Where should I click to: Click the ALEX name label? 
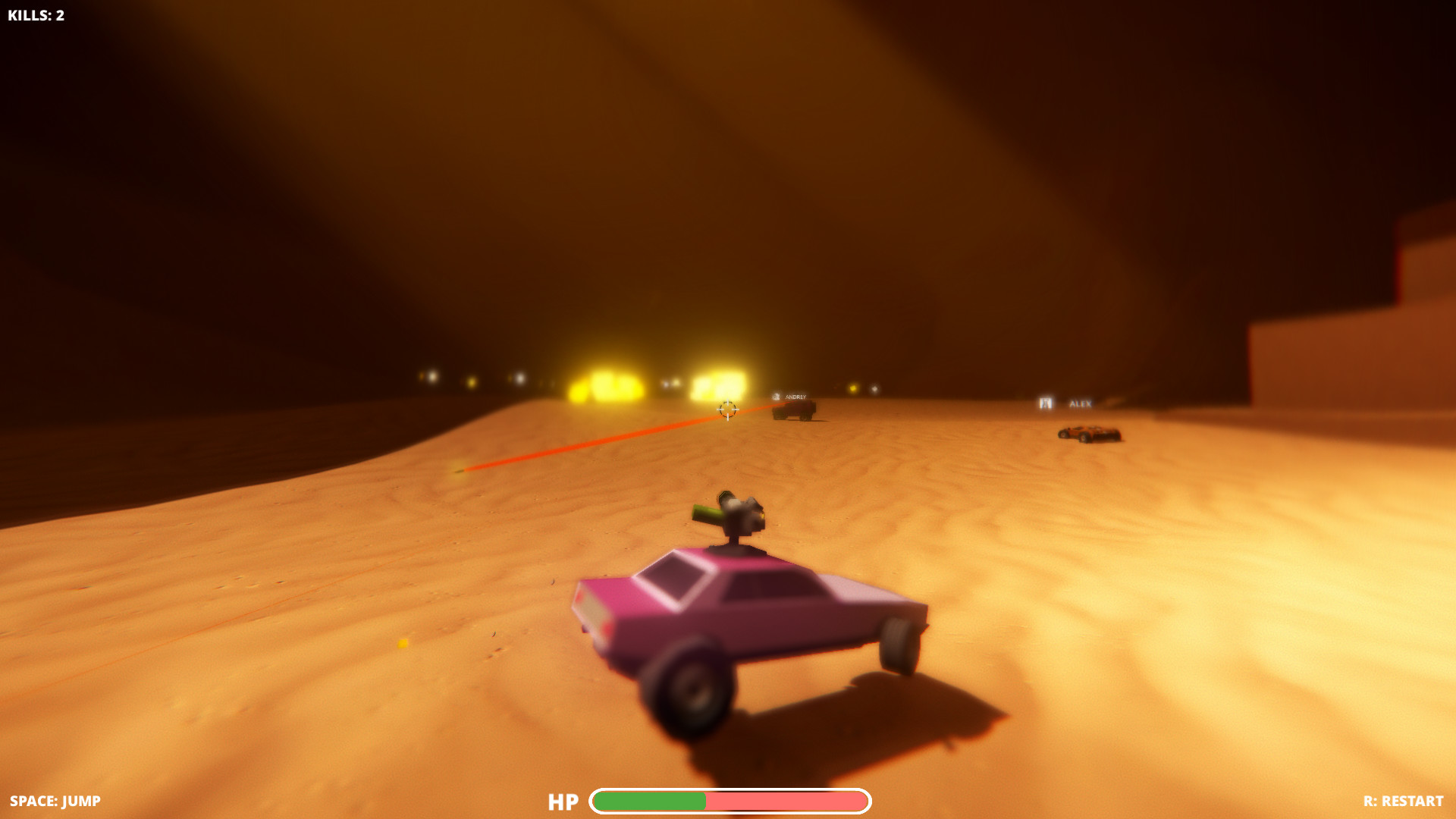tap(1080, 404)
